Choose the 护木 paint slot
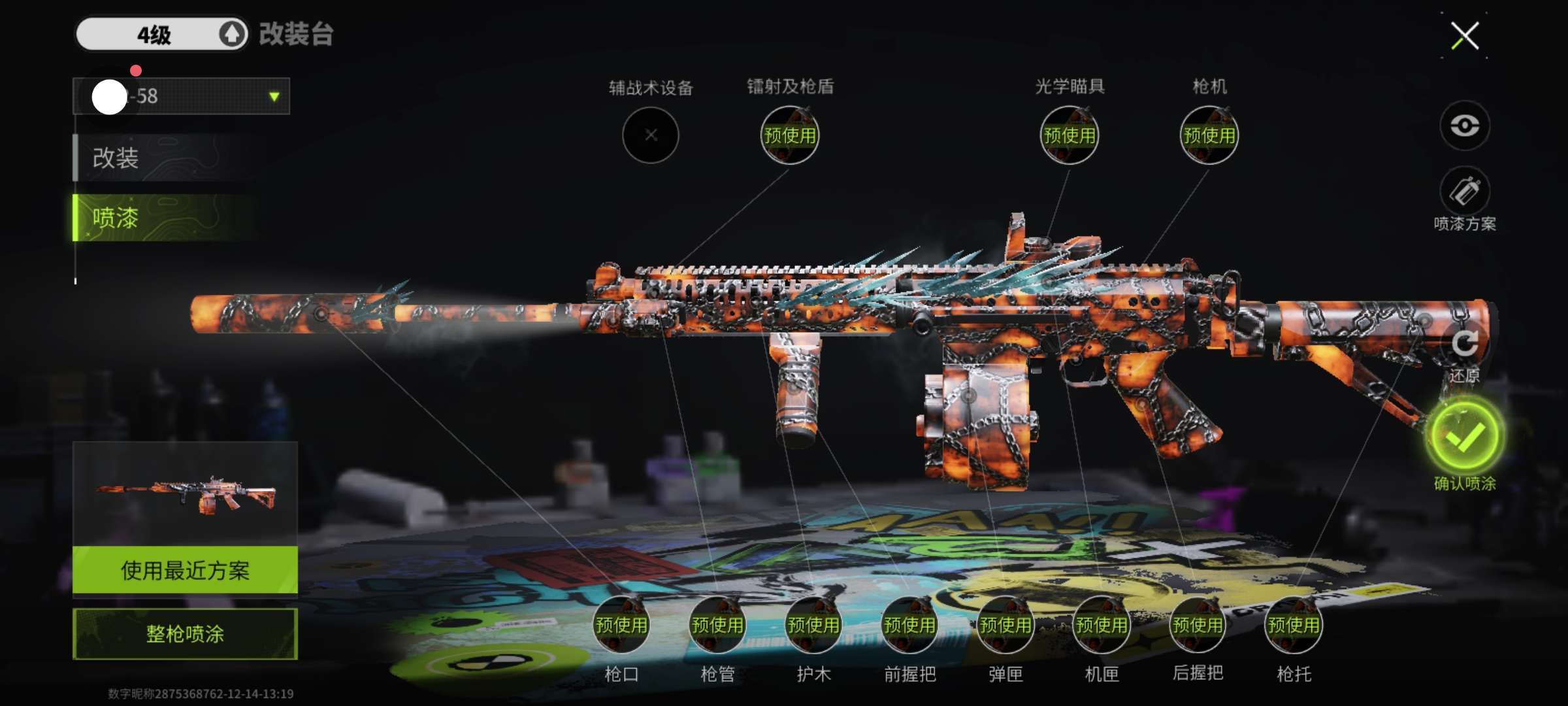The width and height of the screenshot is (1568, 706). click(813, 626)
